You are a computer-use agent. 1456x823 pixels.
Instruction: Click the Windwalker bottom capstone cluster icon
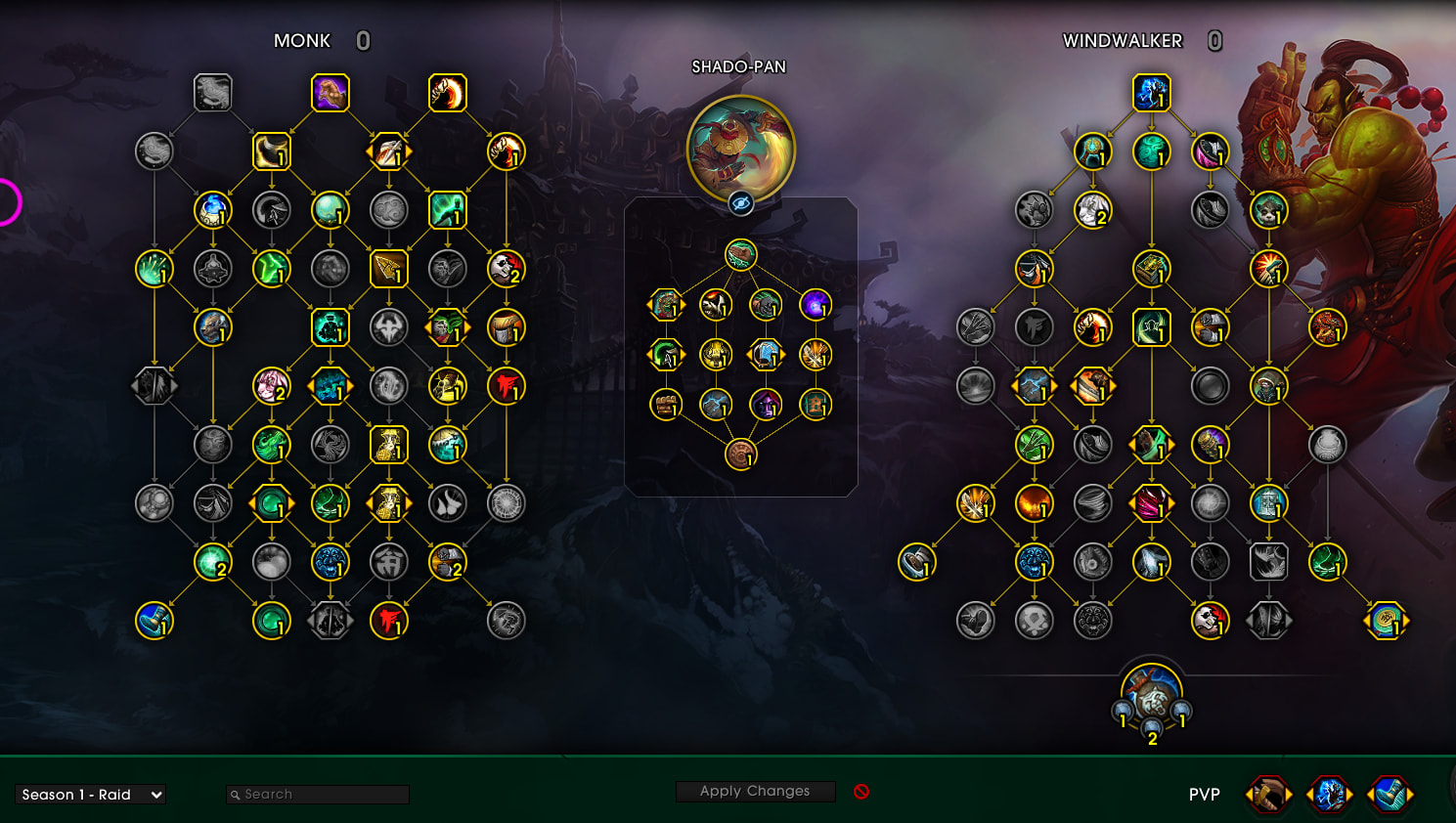click(x=1152, y=694)
